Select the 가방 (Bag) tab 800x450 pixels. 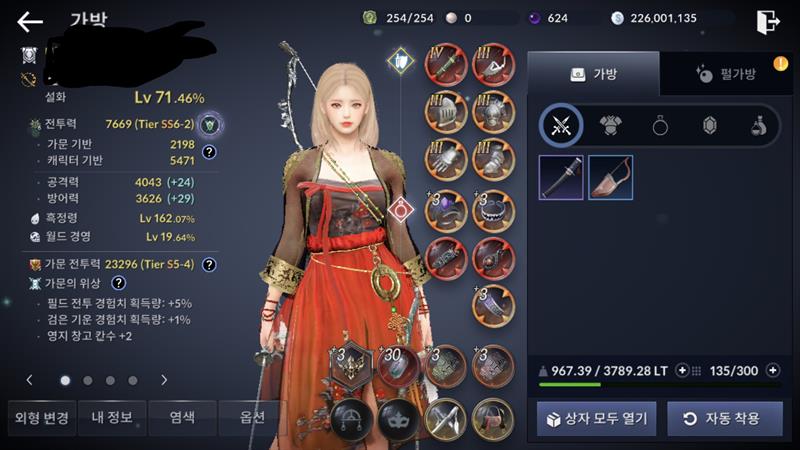click(x=593, y=73)
